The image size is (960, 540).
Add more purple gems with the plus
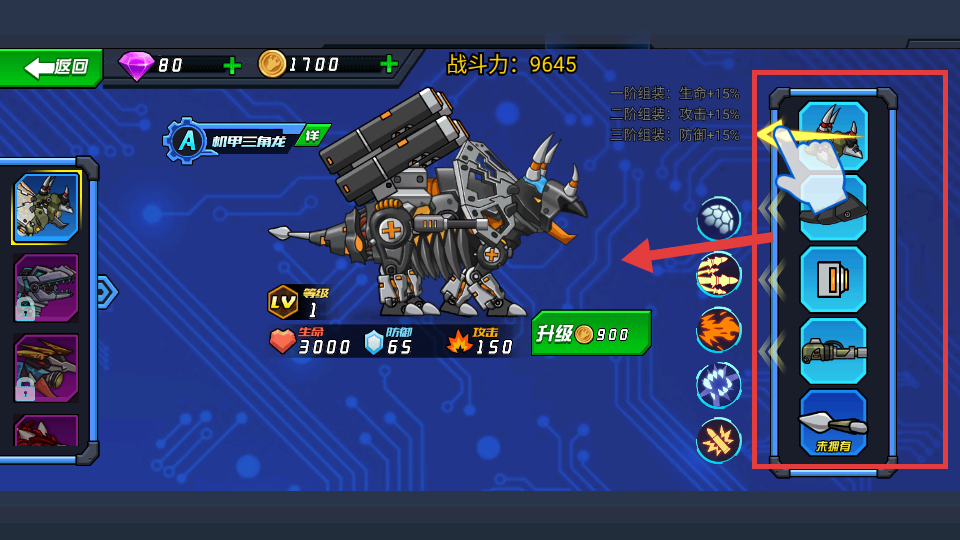pyautogui.click(x=232, y=65)
